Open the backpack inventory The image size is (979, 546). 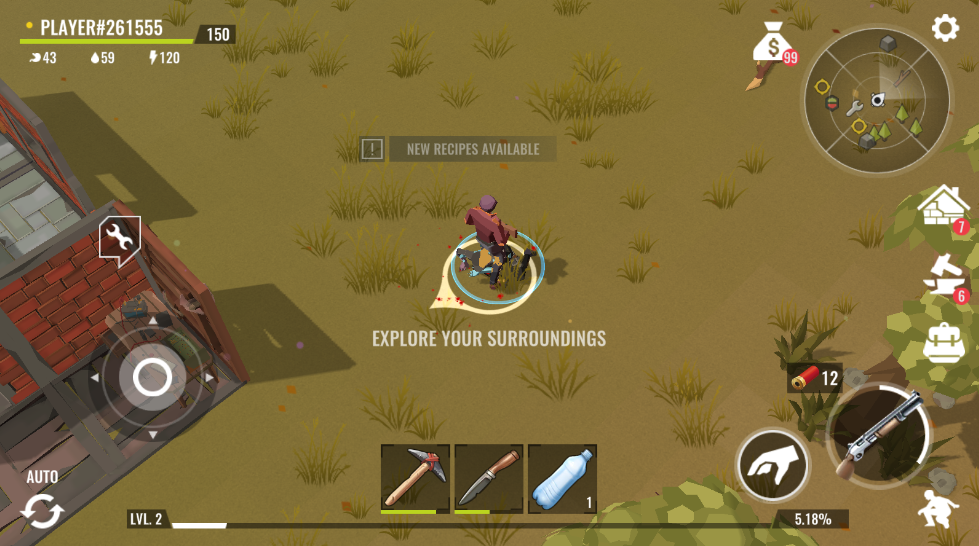[x=943, y=343]
